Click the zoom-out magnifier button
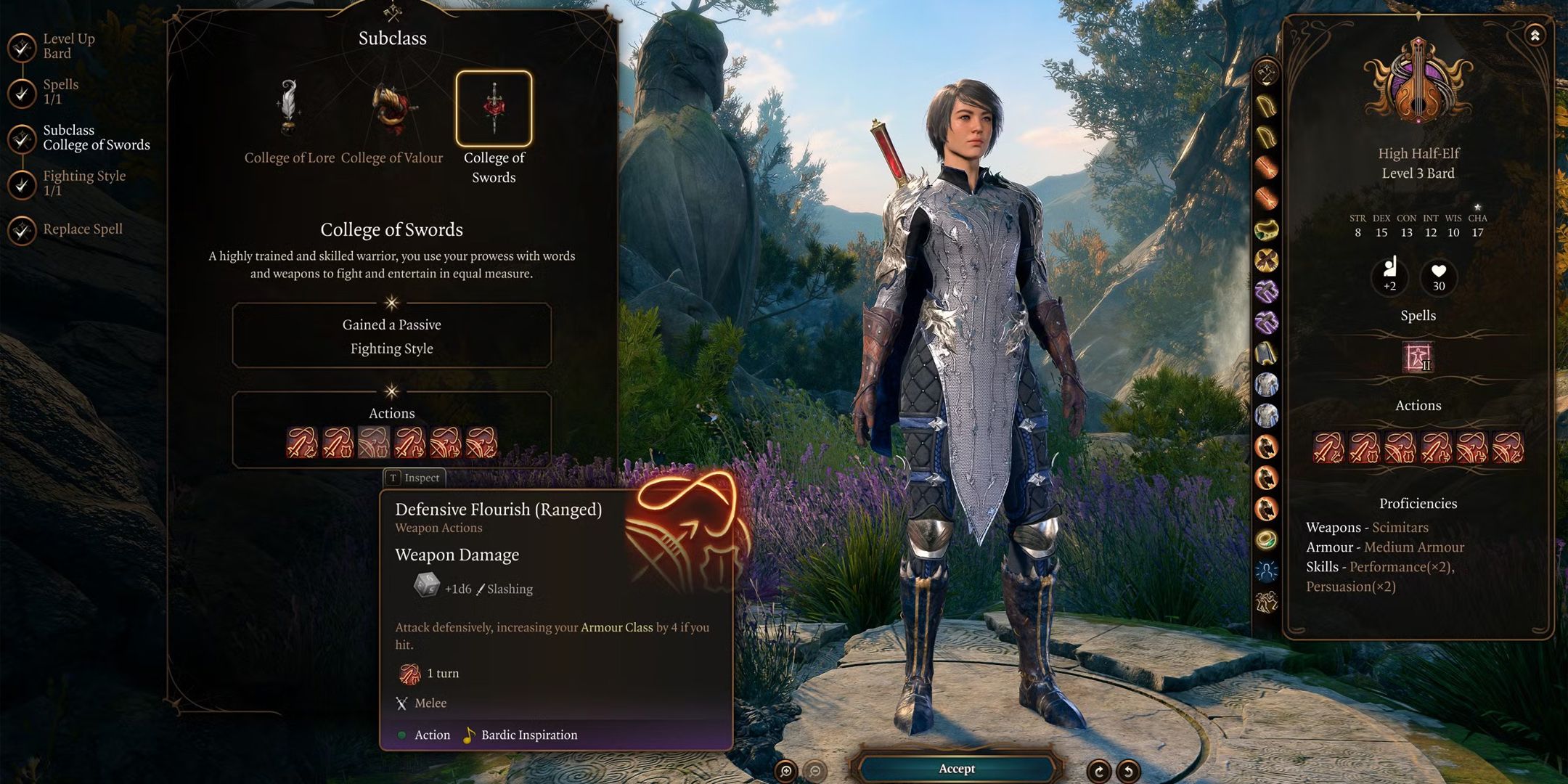 815,771
